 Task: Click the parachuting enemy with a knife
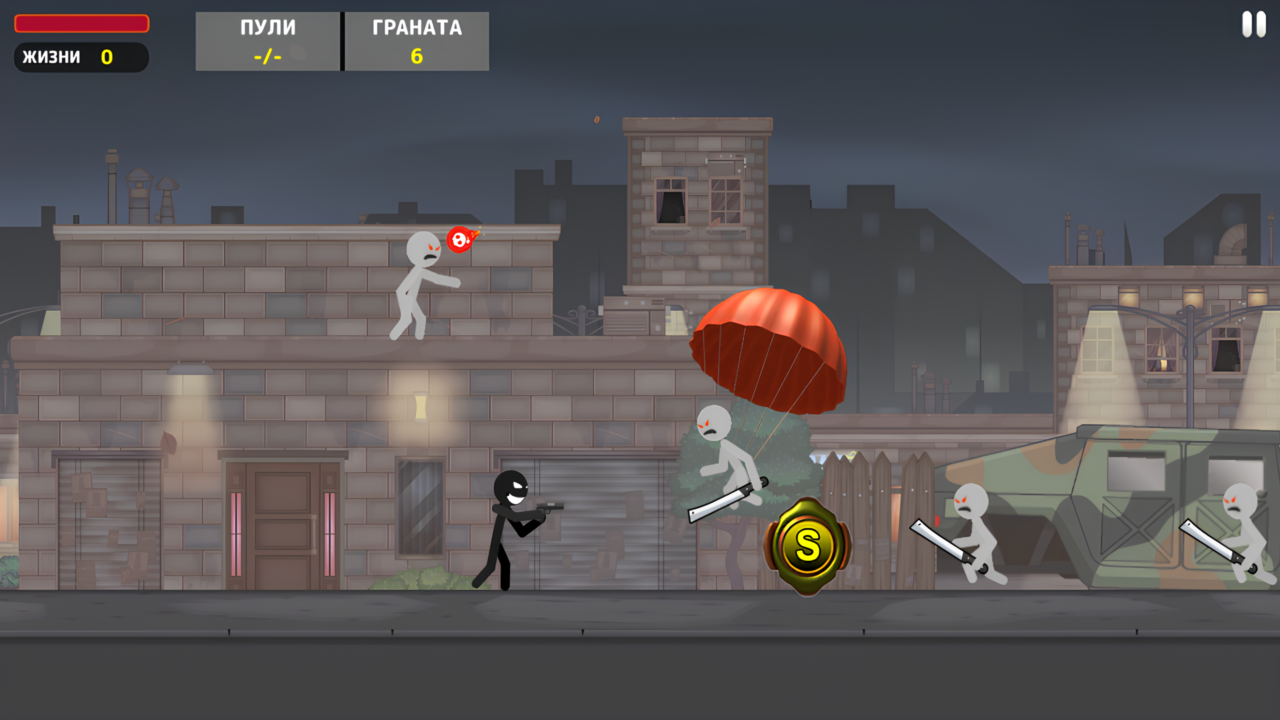(x=730, y=460)
